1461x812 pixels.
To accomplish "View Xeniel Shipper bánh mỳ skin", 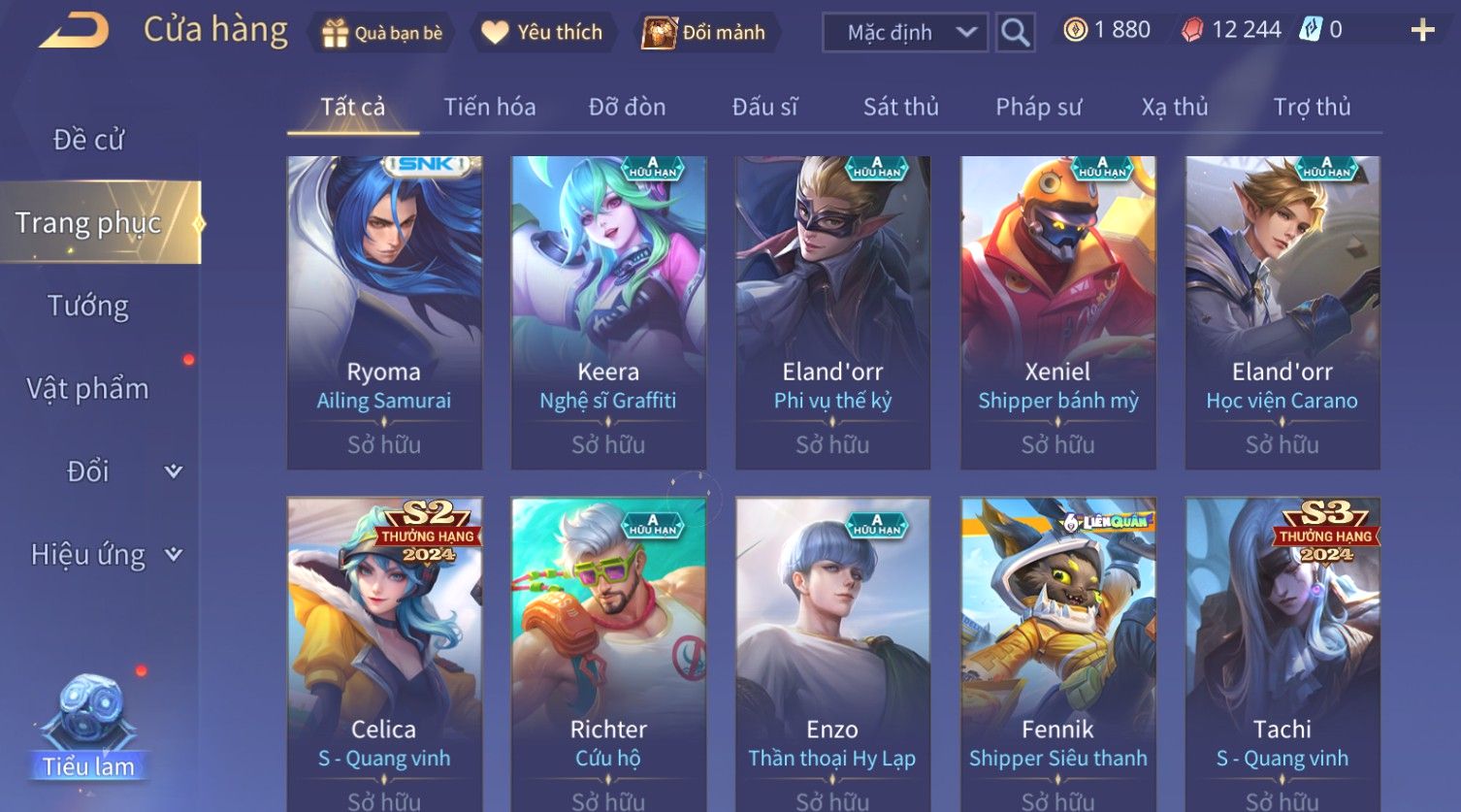I will [x=1057, y=312].
